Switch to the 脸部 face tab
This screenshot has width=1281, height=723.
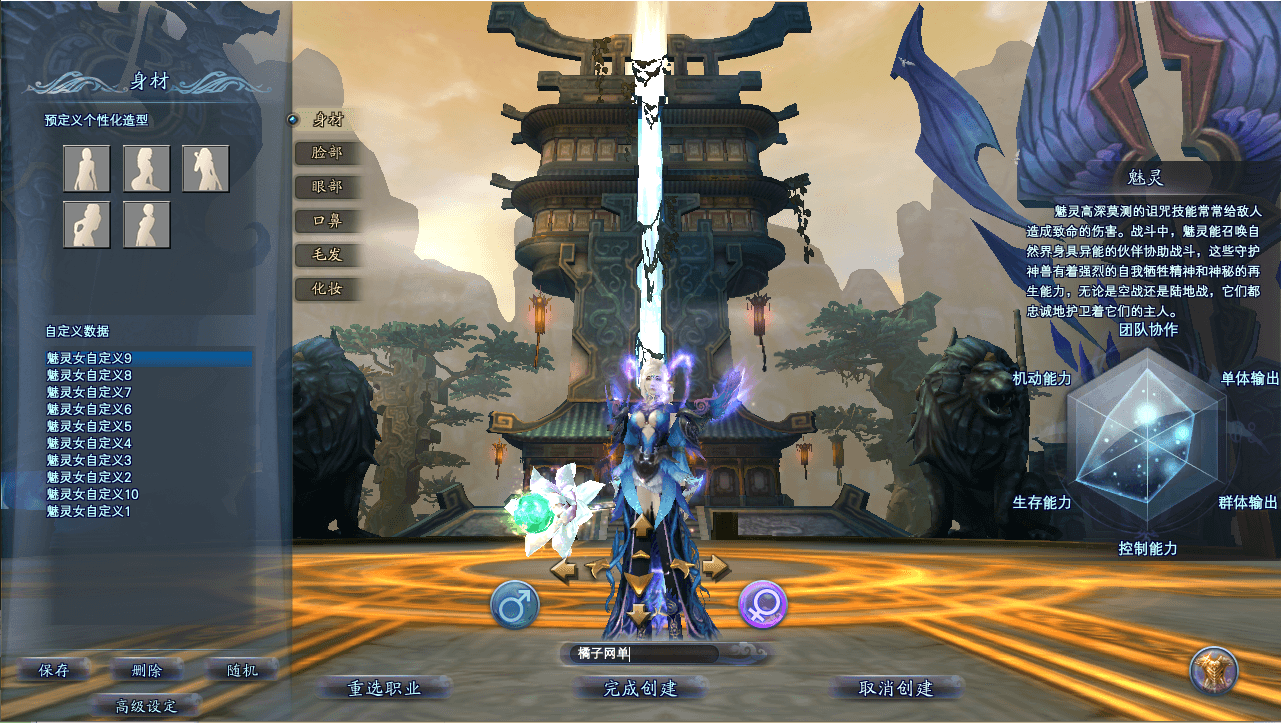pyautogui.click(x=327, y=153)
